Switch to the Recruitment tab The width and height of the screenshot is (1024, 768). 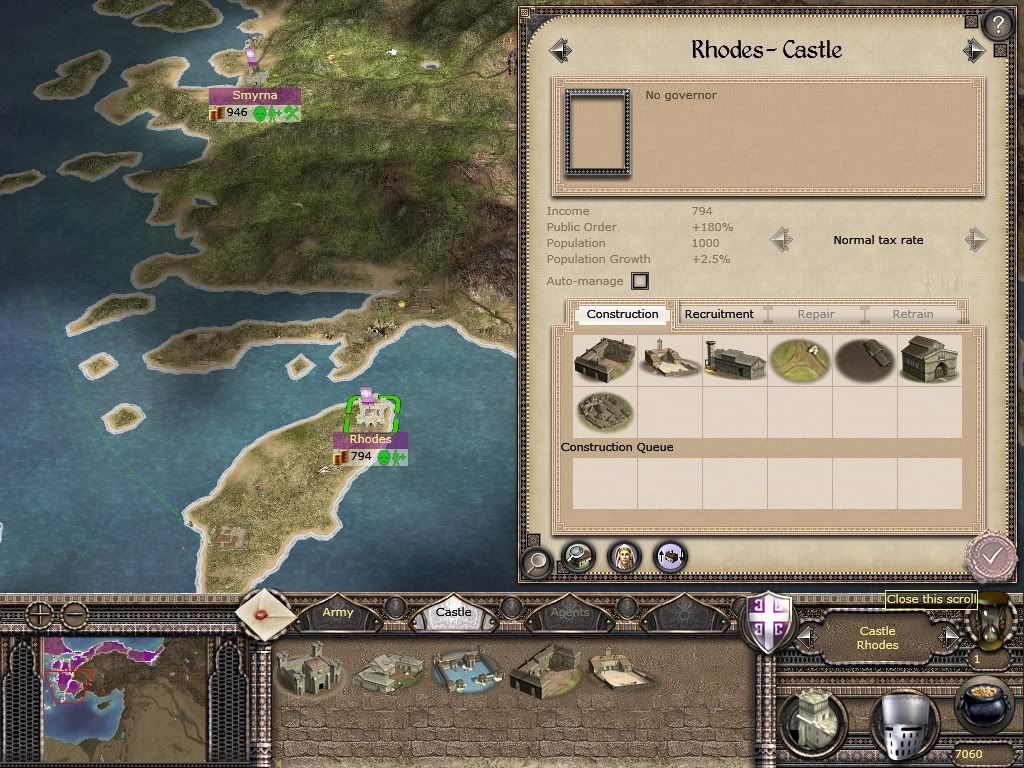(x=718, y=314)
